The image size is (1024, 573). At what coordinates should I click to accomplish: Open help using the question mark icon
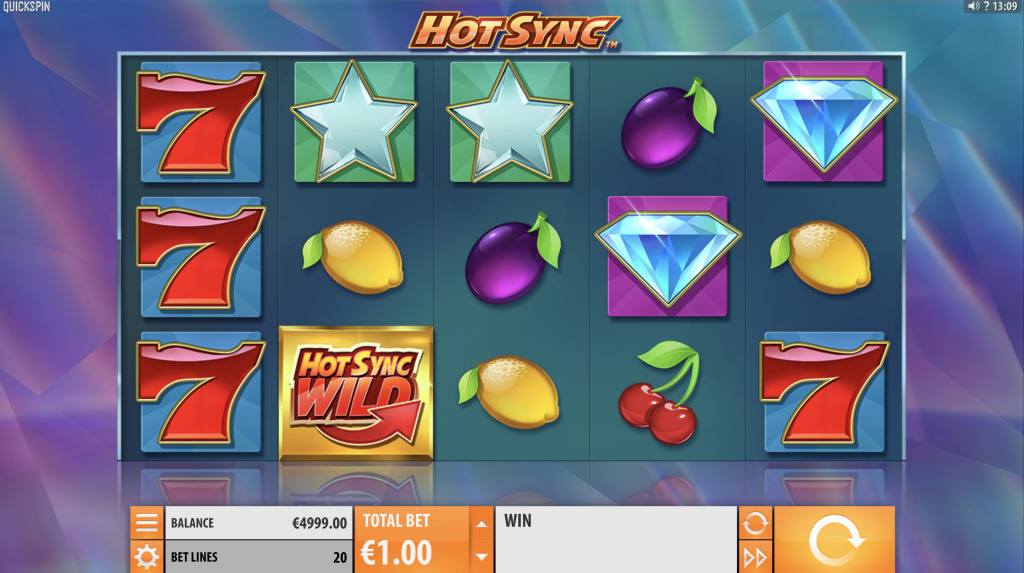click(x=986, y=7)
